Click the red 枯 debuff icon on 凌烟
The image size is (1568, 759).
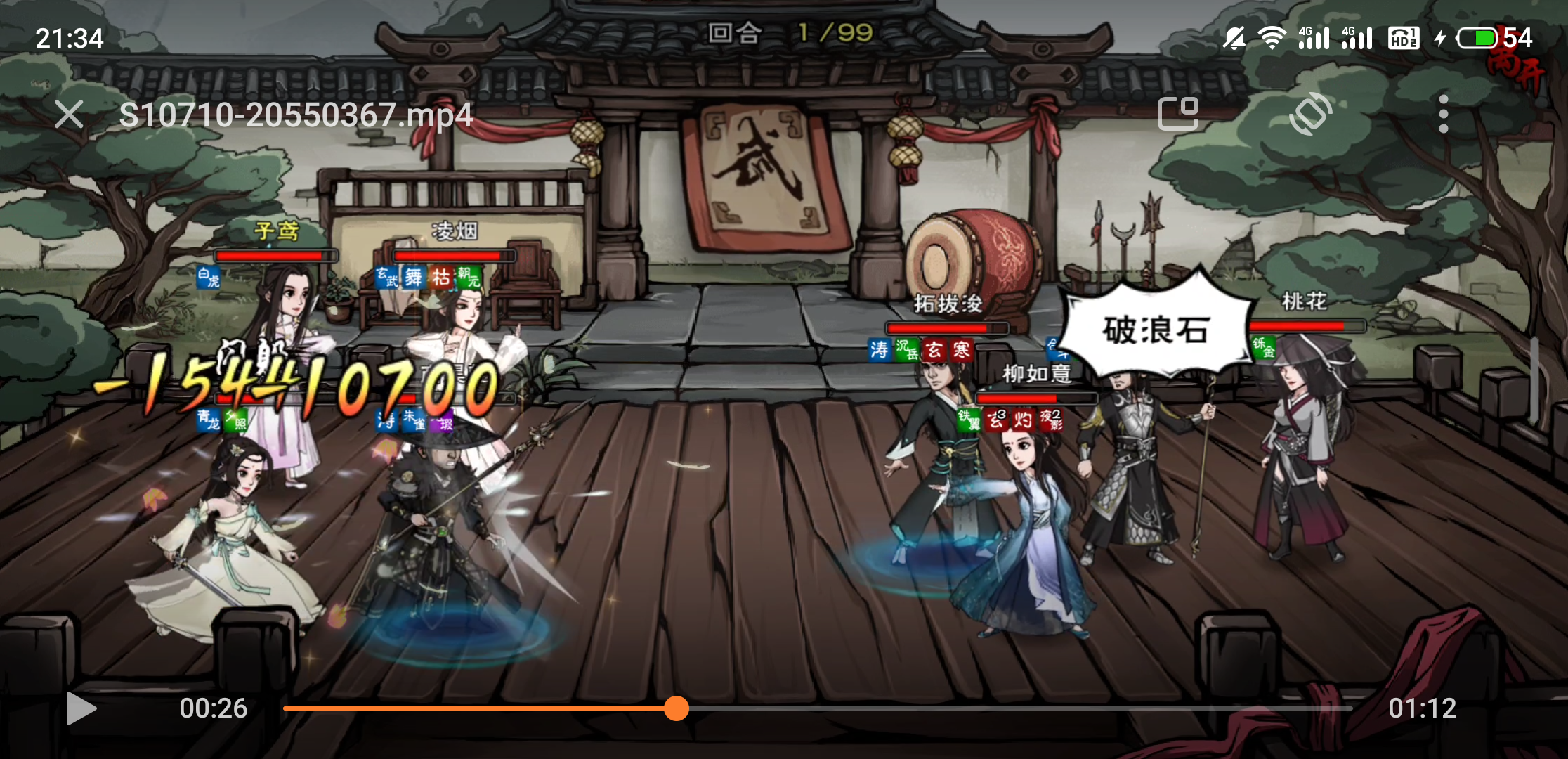coord(441,278)
